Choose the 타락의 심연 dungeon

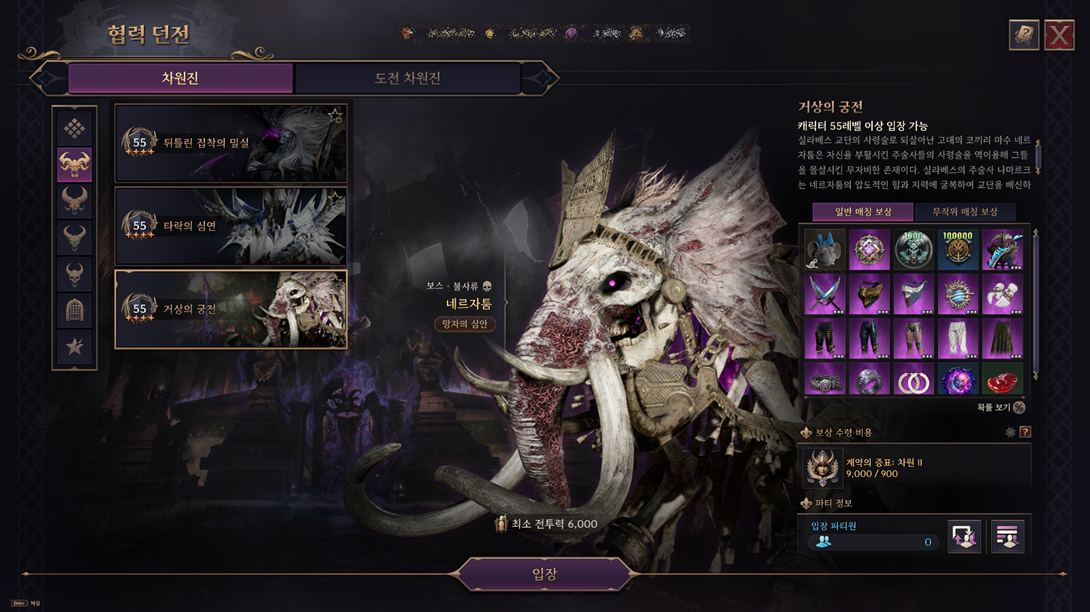(231, 227)
